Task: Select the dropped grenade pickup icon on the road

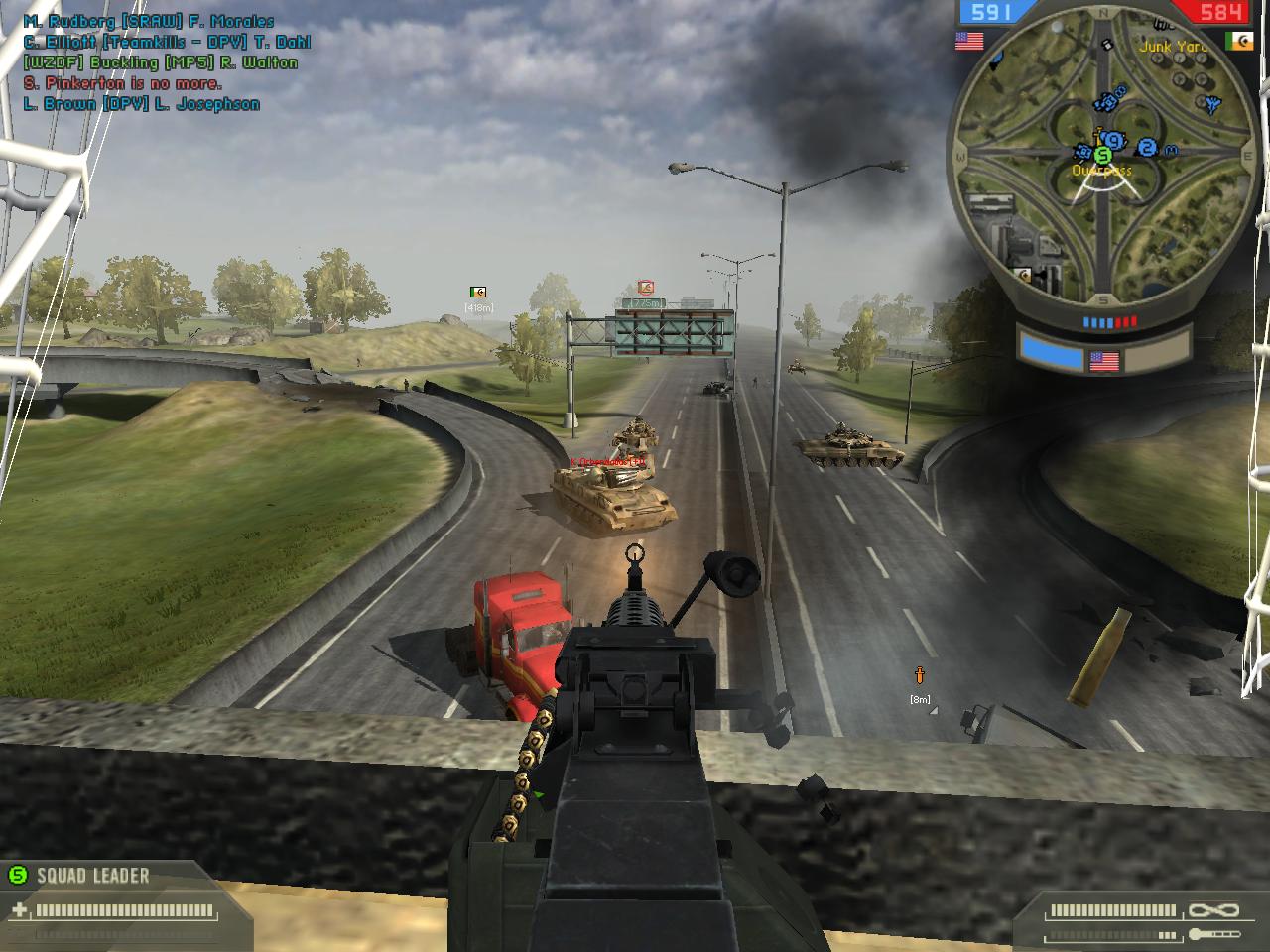Action: (x=918, y=677)
